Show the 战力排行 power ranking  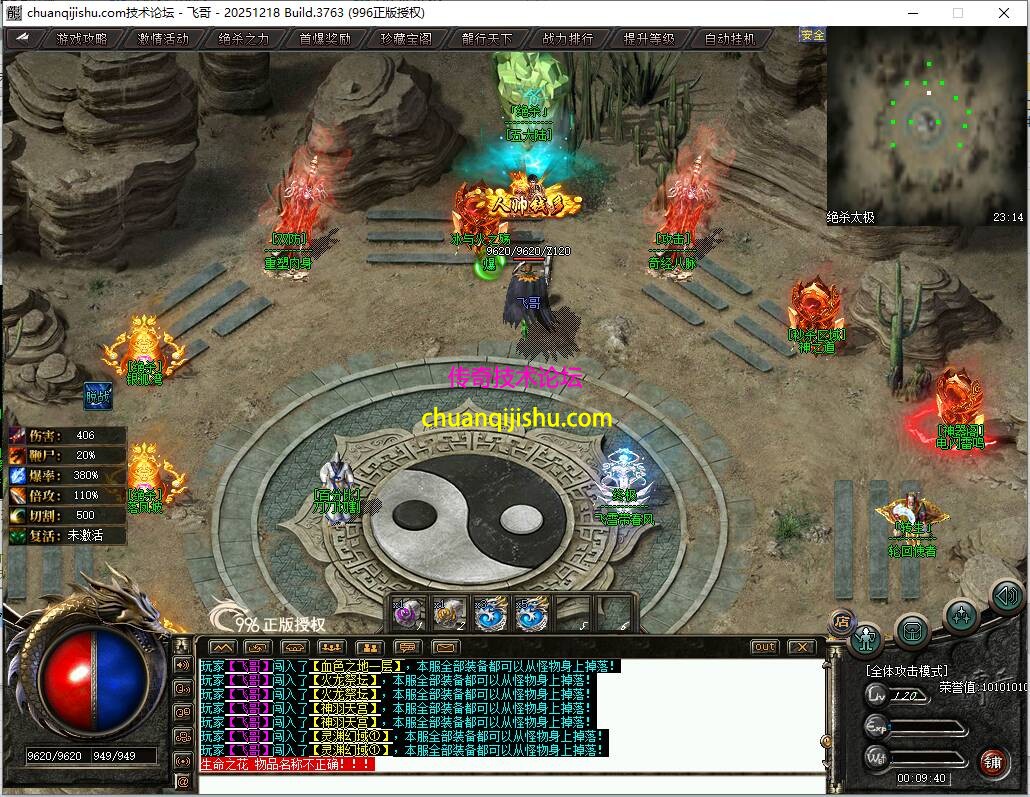(x=568, y=39)
